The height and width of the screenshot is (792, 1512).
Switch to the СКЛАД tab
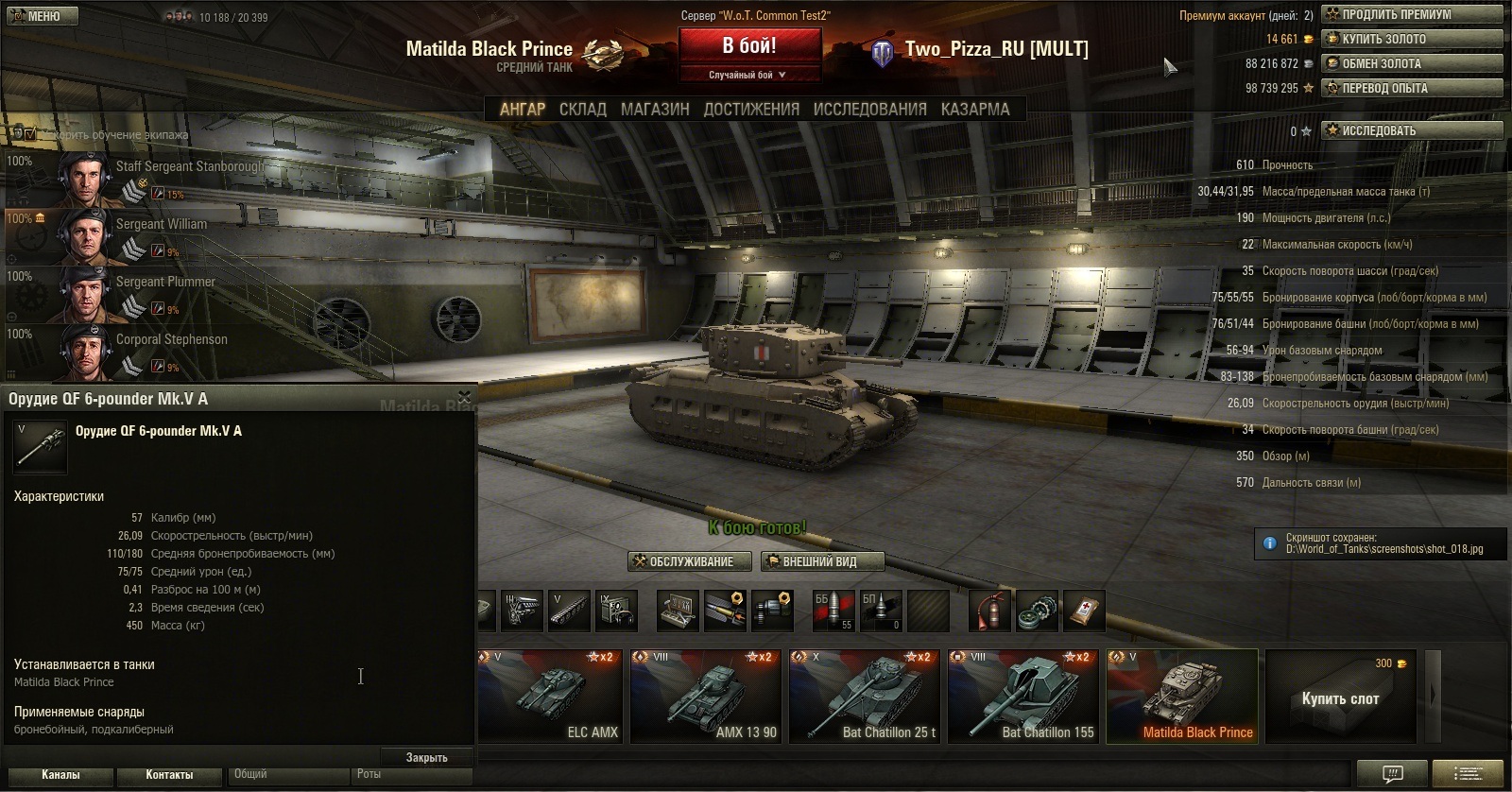[x=582, y=110]
